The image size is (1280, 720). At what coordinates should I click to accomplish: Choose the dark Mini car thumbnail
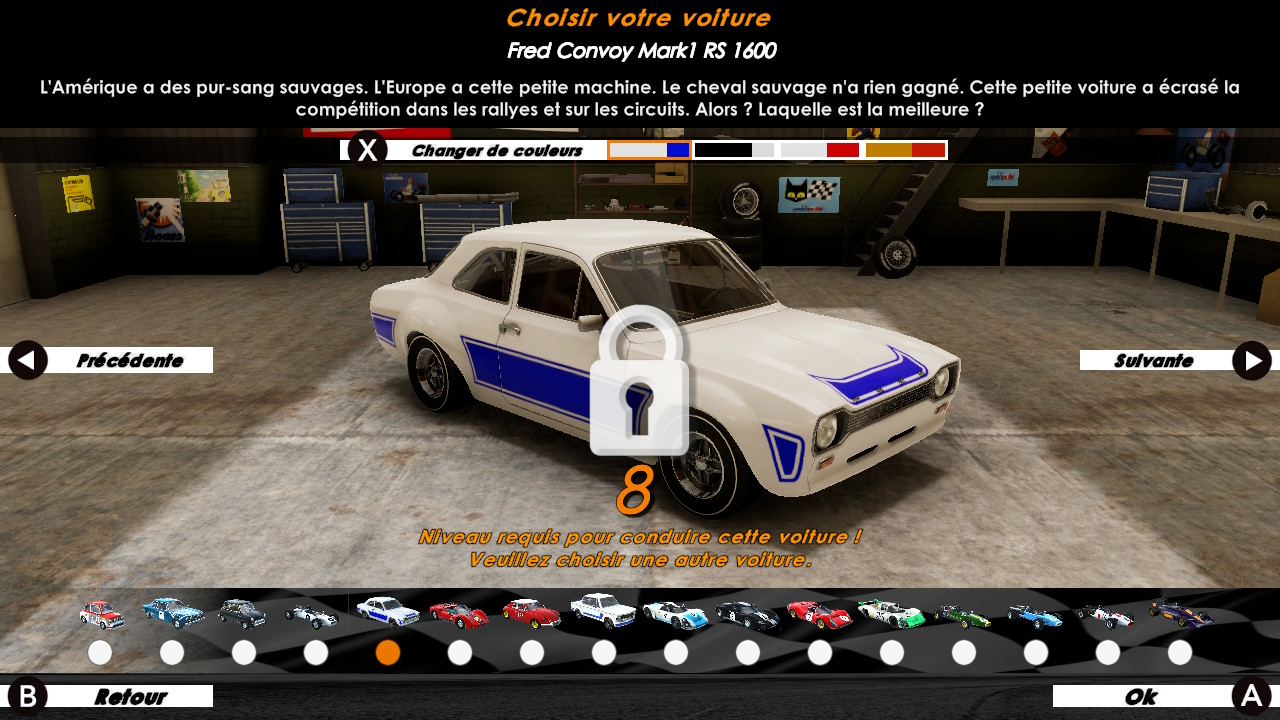tap(243, 612)
